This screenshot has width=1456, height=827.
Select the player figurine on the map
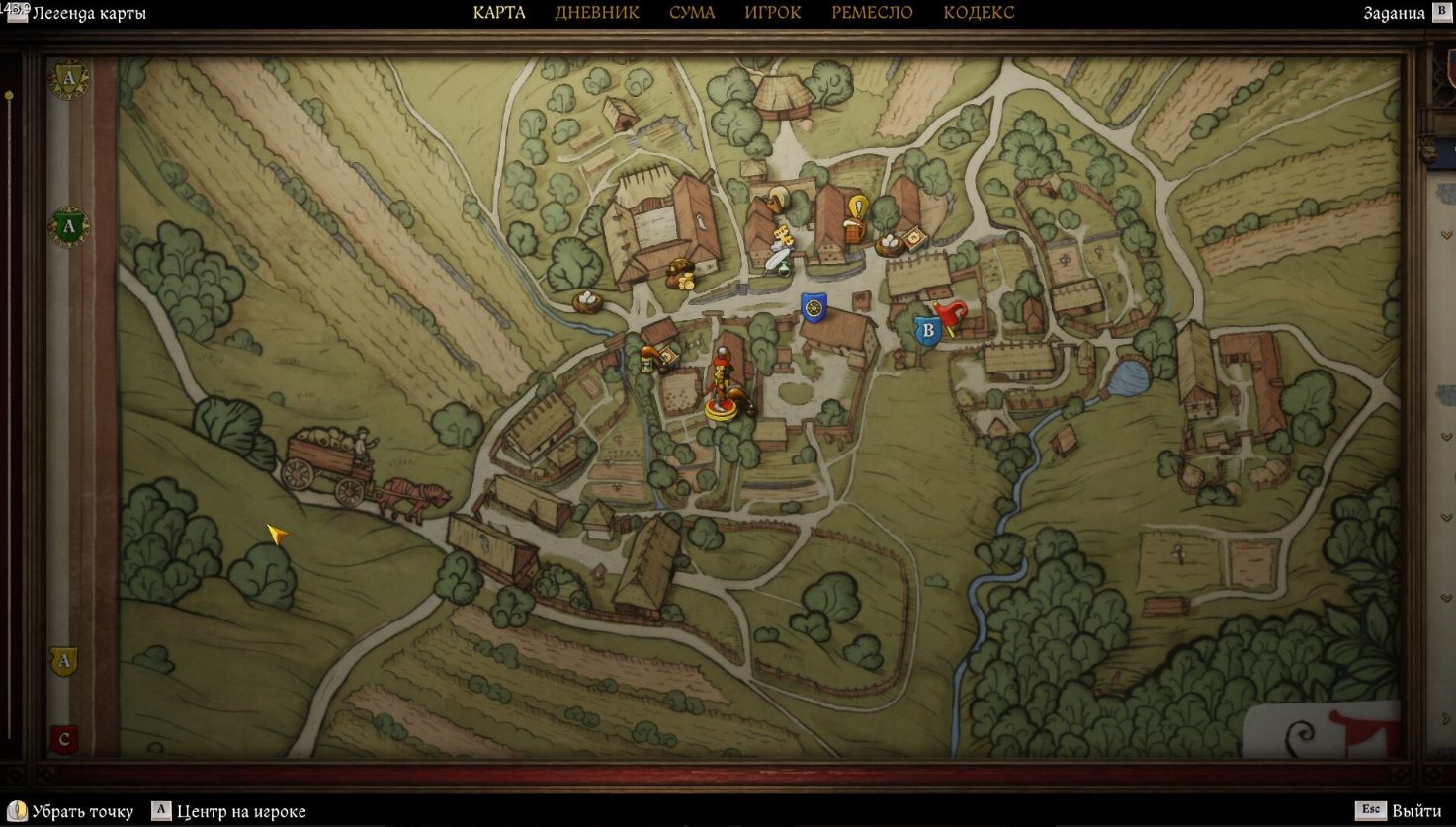(x=723, y=387)
